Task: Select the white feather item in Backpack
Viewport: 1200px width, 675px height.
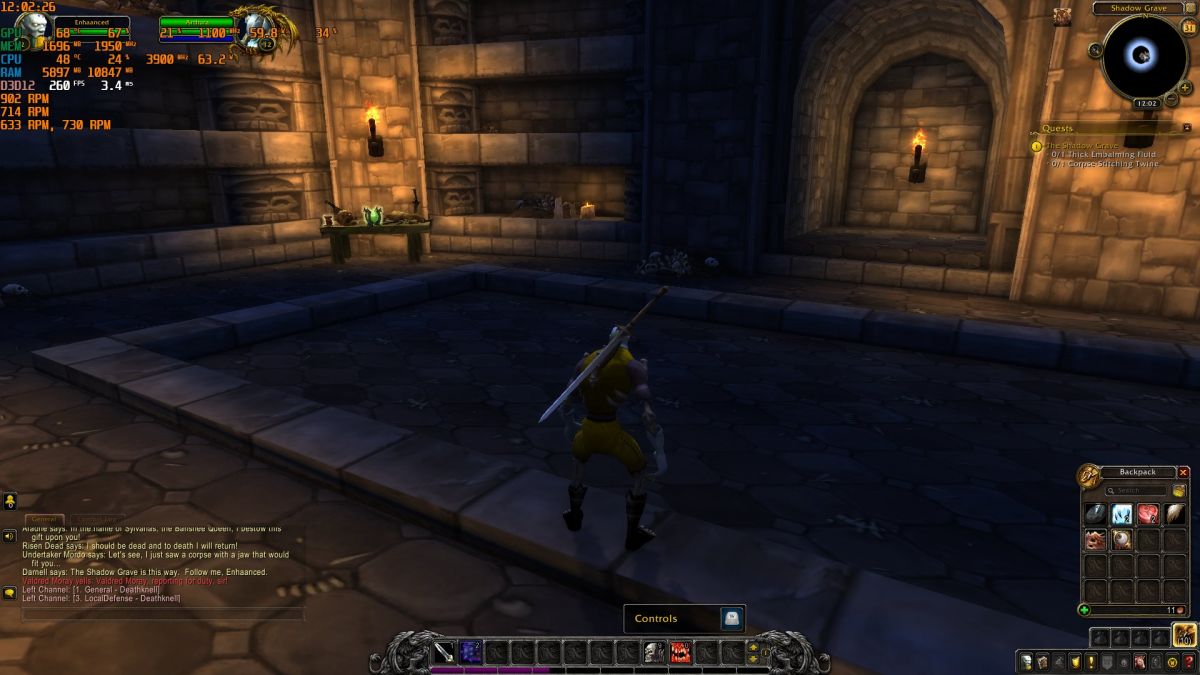Action: point(1175,514)
